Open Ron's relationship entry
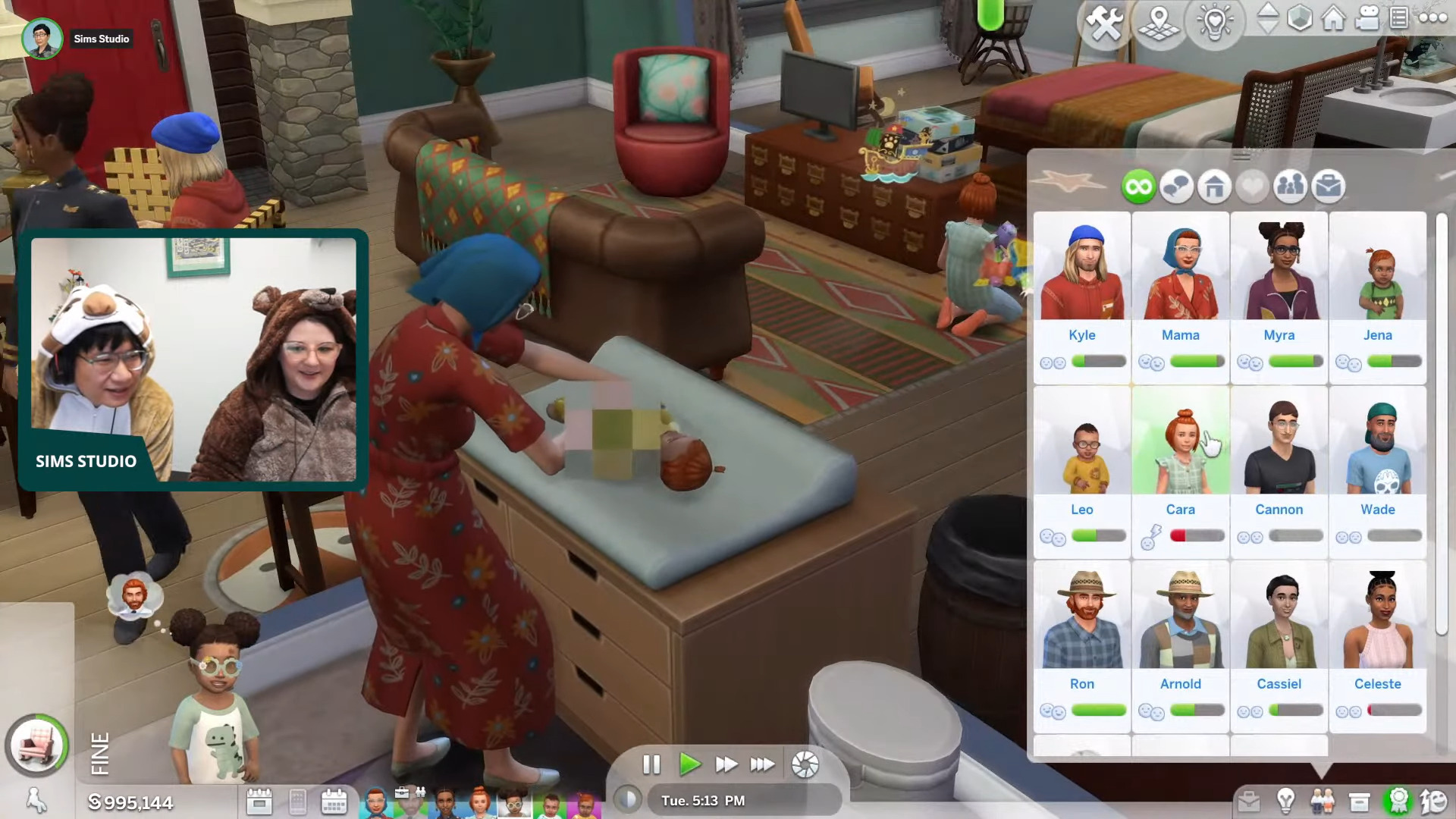The image size is (1456, 819). [x=1082, y=622]
